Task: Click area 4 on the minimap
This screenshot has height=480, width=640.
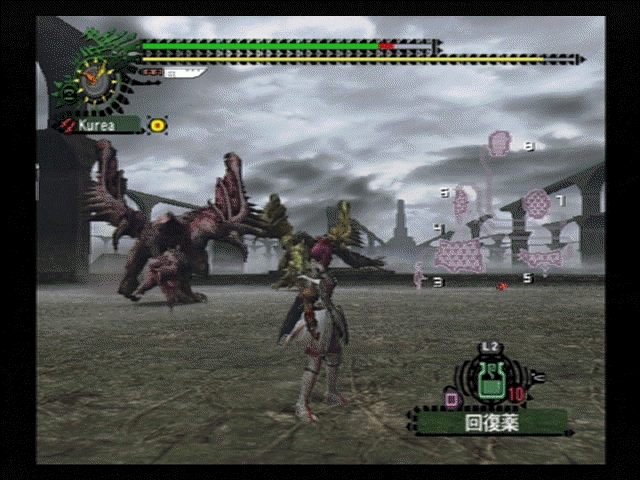Action: [x=461, y=254]
